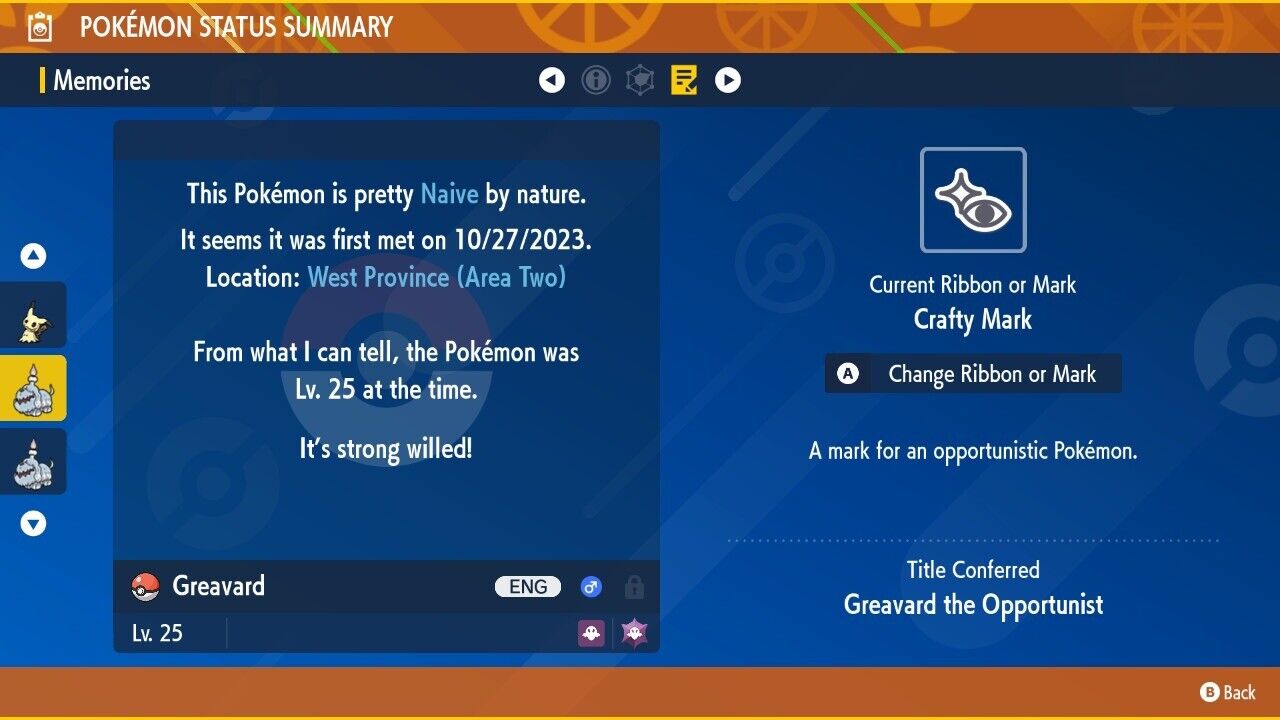Viewport: 1280px width, 720px height.
Task: Select the Crafty Mark icon box
Action: coord(973,200)
